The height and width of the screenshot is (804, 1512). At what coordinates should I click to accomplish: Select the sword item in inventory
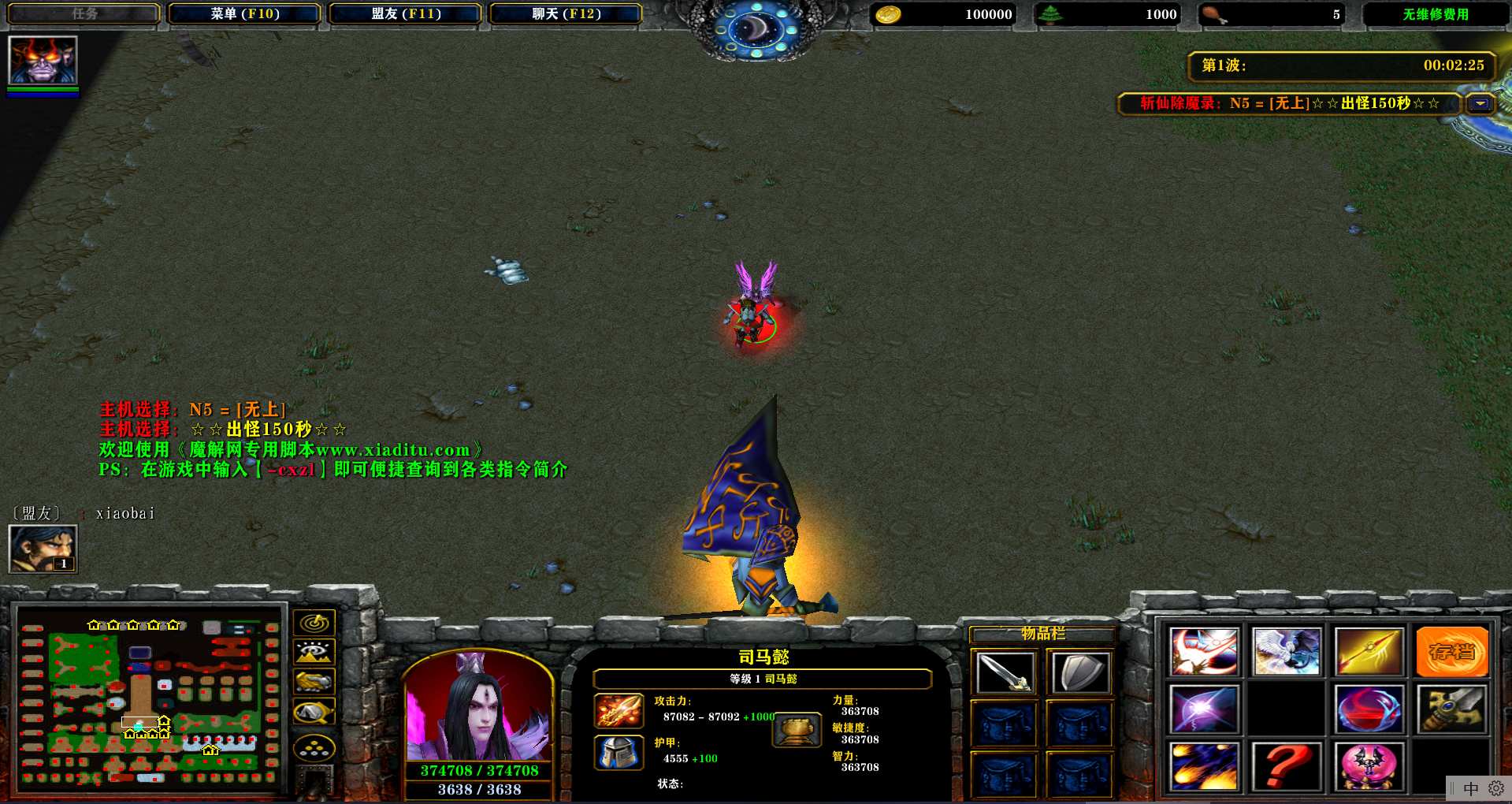click(1004, 673)
